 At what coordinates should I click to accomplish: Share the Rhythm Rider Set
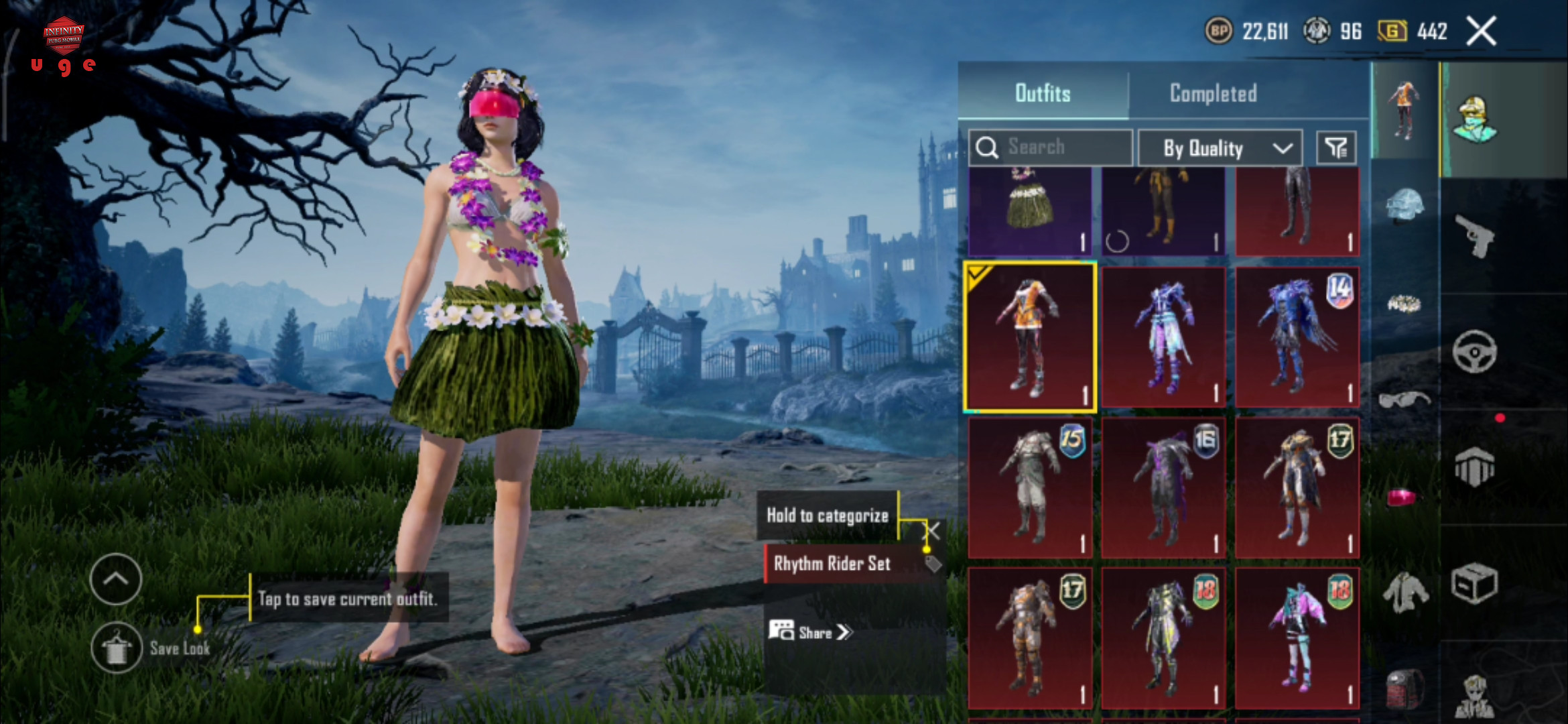click(811, 632)
